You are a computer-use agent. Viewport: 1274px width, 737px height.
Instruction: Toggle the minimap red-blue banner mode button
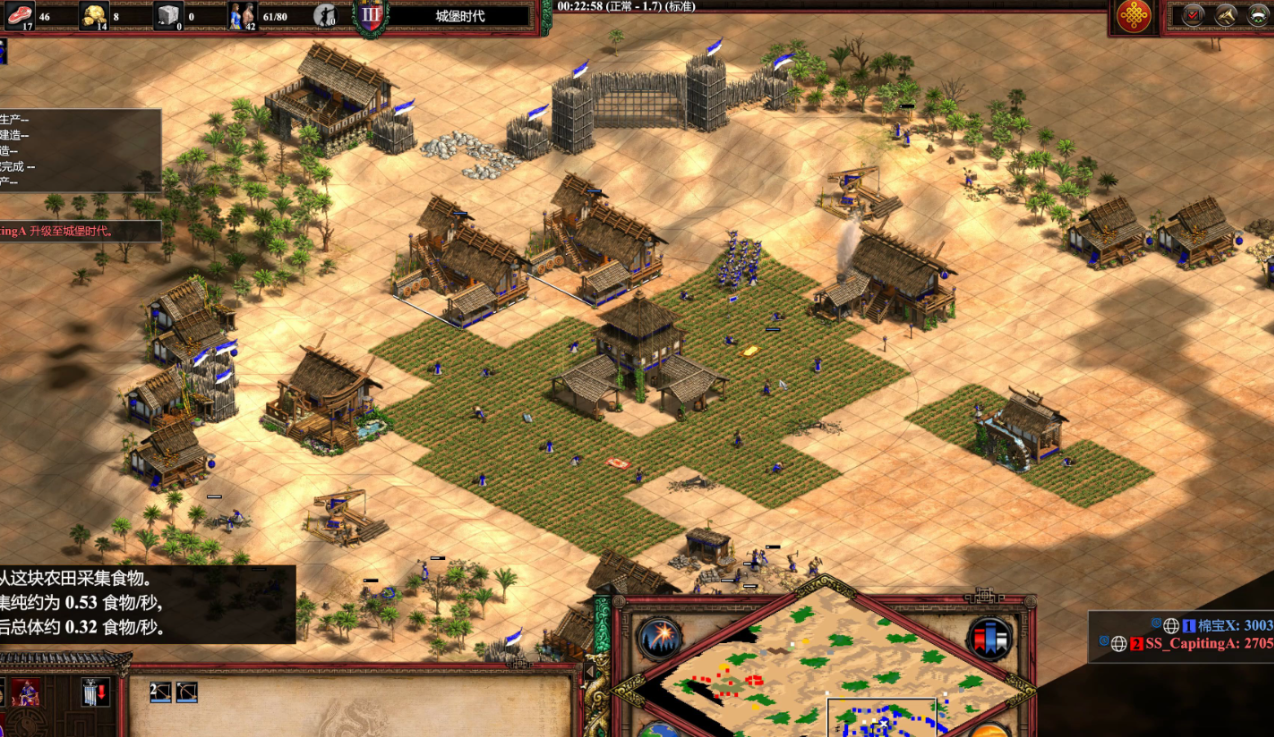(x=988, y=639)
